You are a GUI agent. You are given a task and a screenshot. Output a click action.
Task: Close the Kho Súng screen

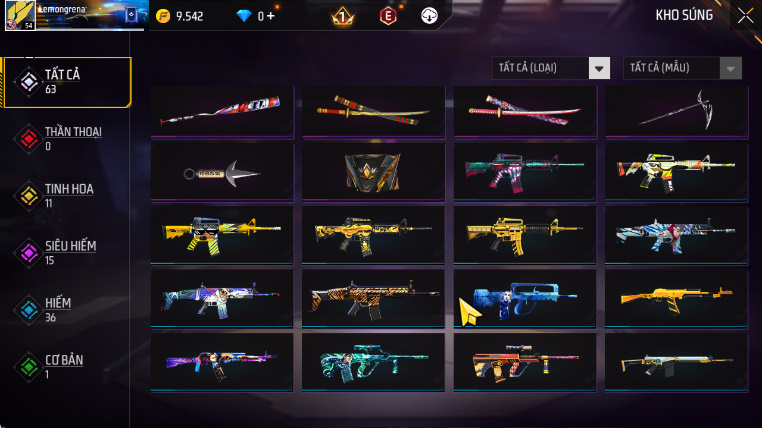[745, 15]
